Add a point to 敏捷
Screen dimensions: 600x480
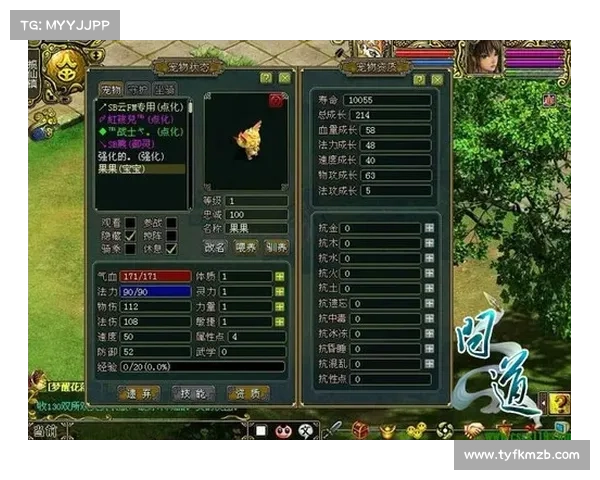pos(280,322)
